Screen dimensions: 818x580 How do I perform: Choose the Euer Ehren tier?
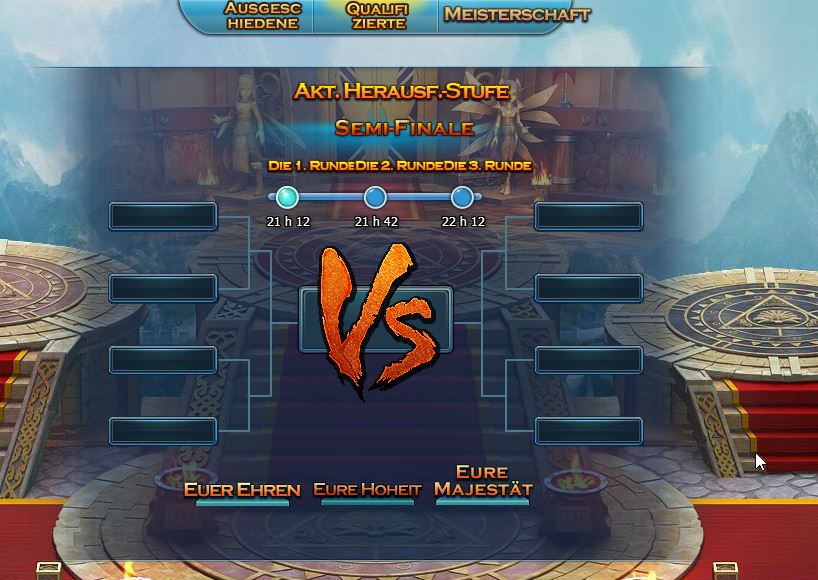pyautogui.click(x=242, y=490)
